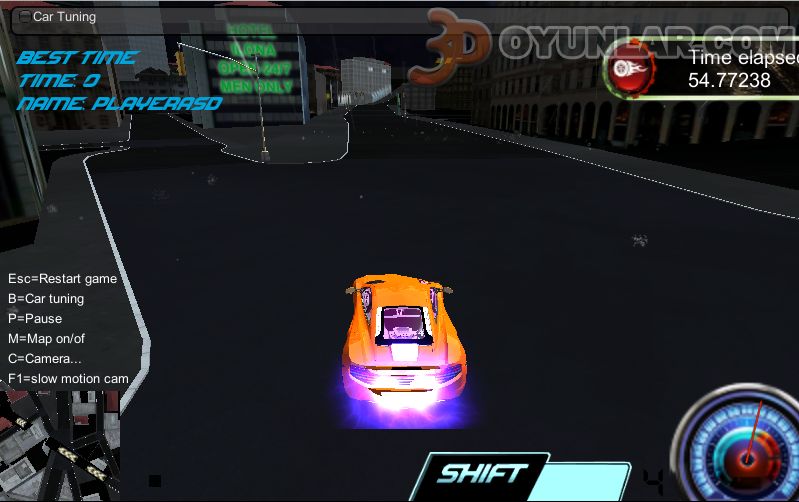Click the city minimap

coord(58,447)
